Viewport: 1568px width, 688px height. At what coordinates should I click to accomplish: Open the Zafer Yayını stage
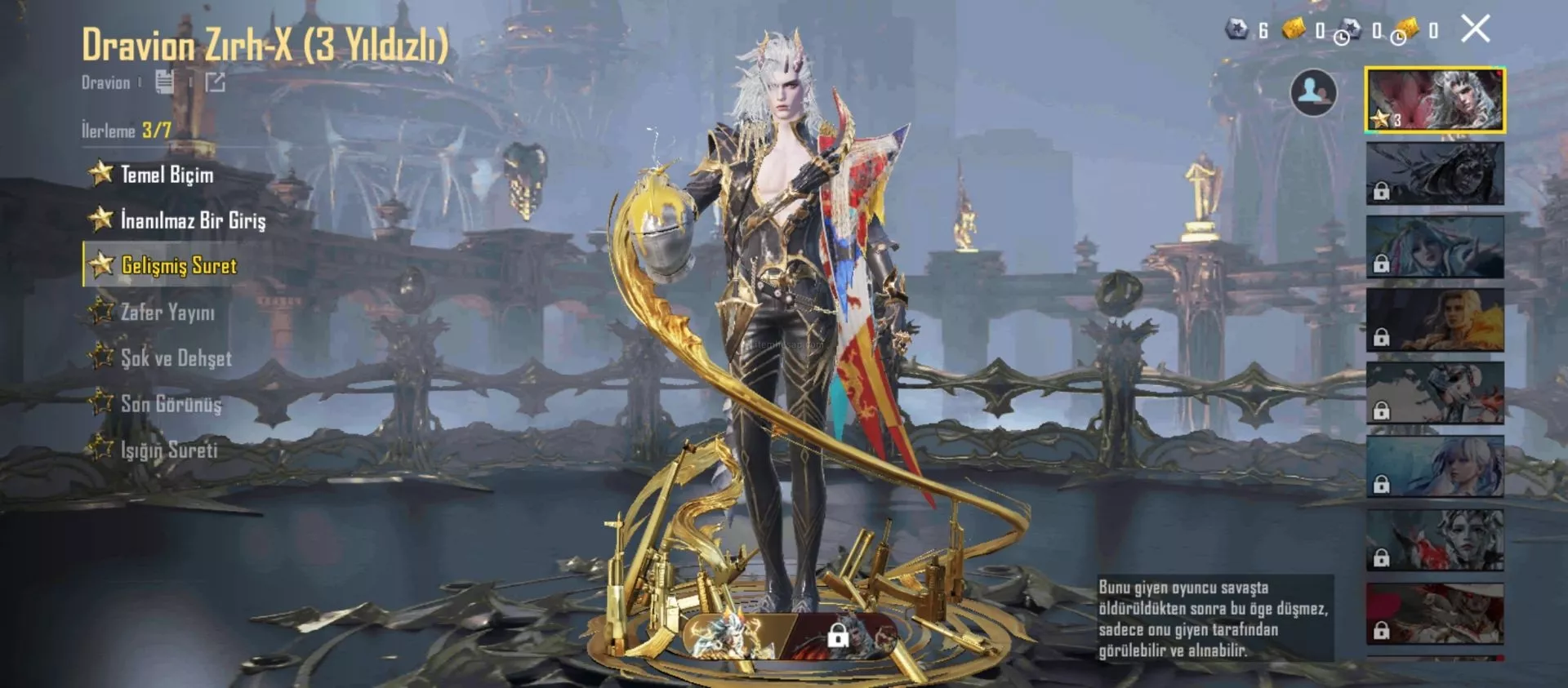point(167,312)
